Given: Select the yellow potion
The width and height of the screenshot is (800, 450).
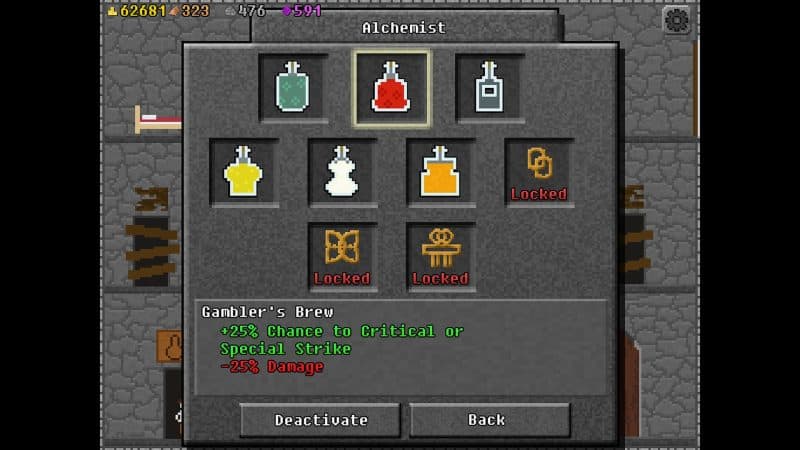Looking at the screenshot, I should pyautogui.click(x=243, y=172).
